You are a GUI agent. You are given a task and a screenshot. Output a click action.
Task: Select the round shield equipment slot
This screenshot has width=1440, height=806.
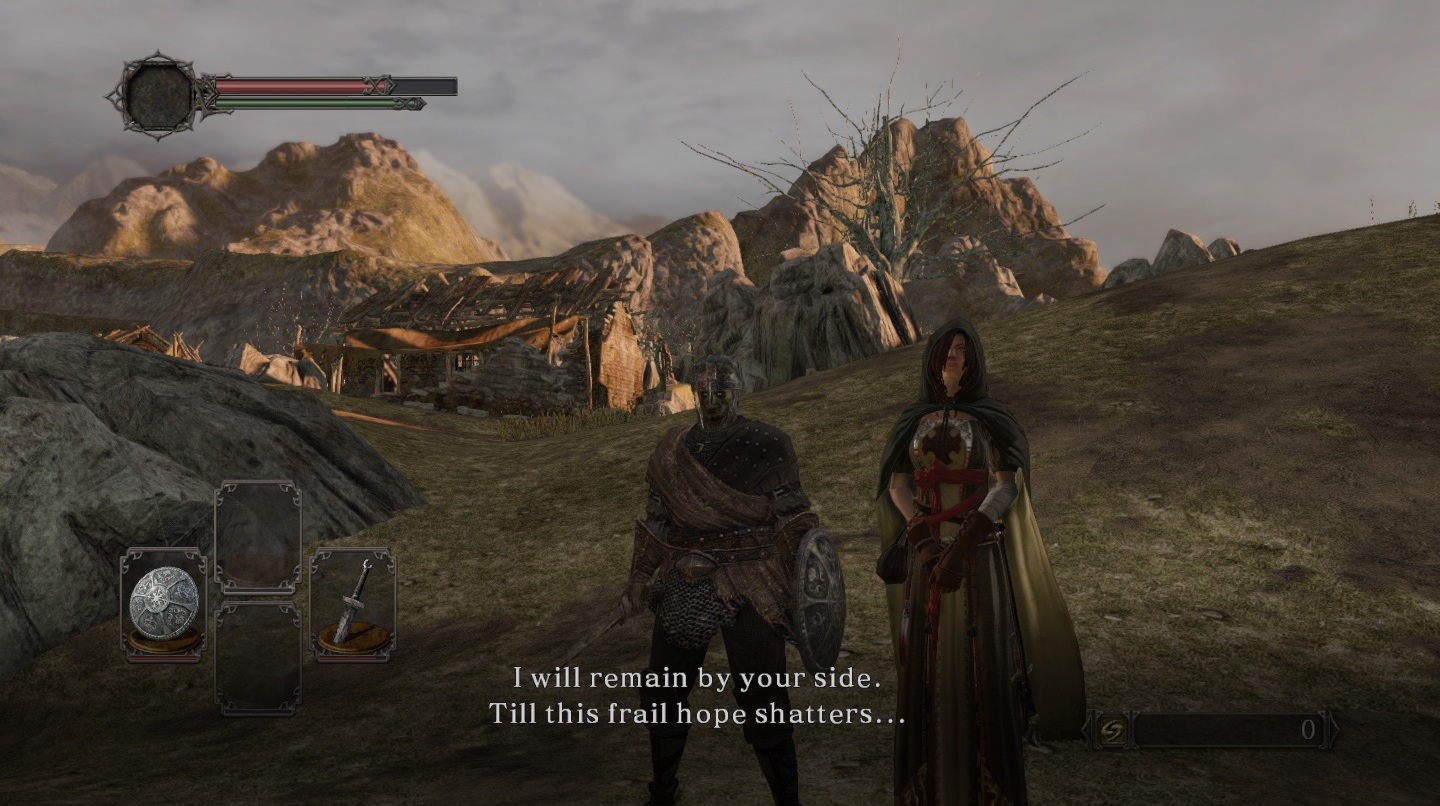pos(163,604)
